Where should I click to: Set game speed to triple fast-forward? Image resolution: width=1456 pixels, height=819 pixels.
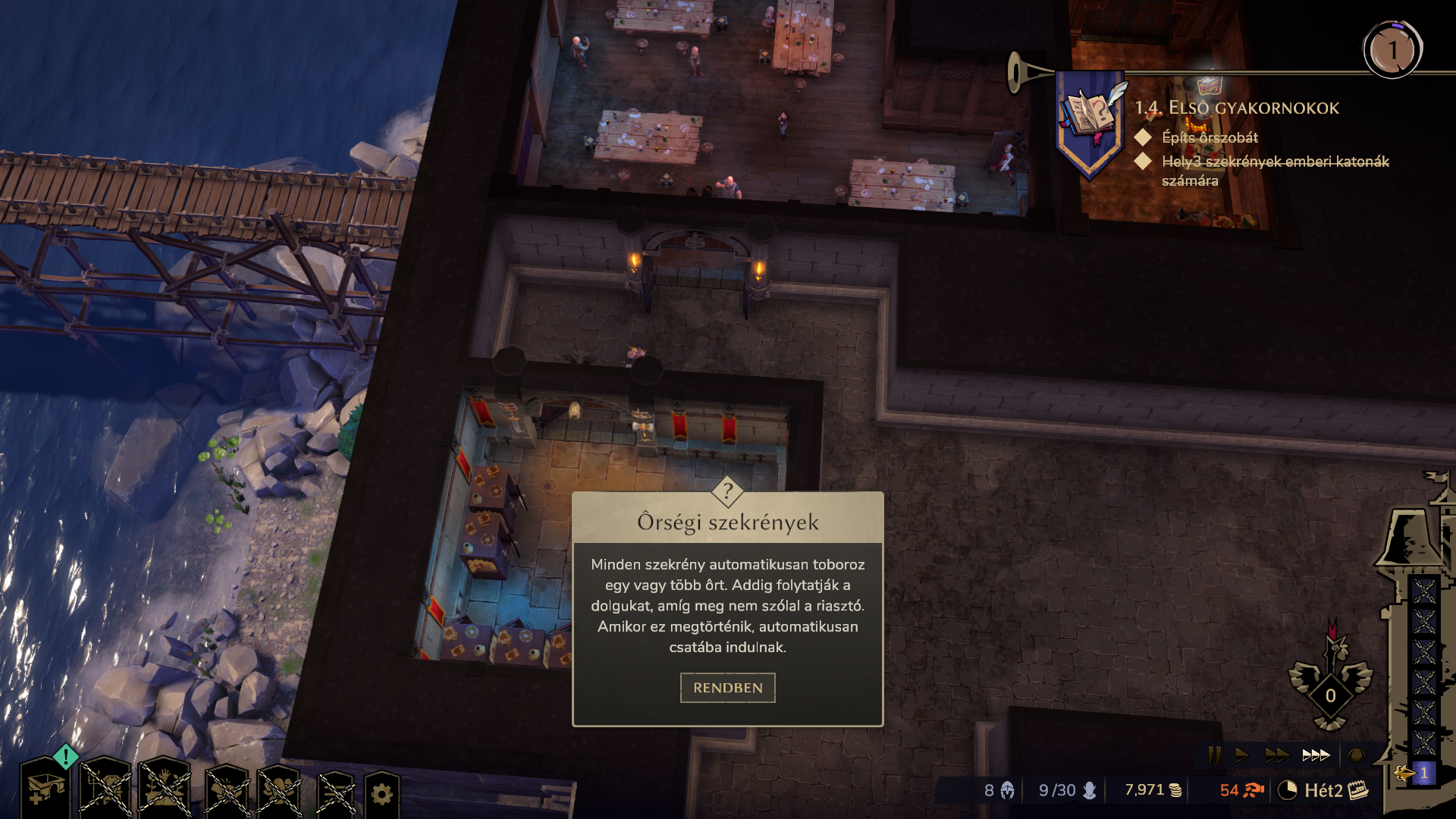(1316, 755)
